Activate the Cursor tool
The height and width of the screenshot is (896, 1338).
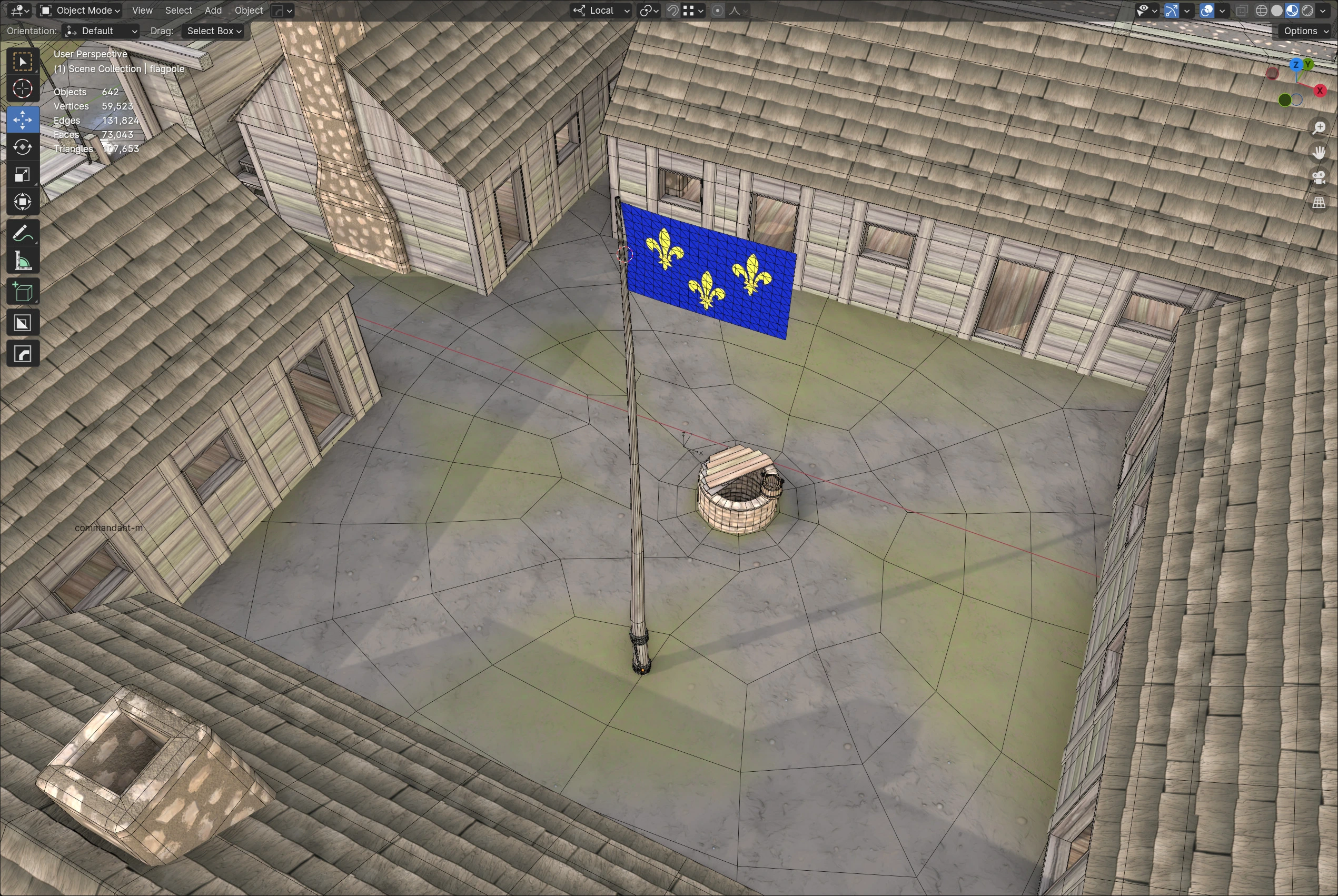pos(23,89)
